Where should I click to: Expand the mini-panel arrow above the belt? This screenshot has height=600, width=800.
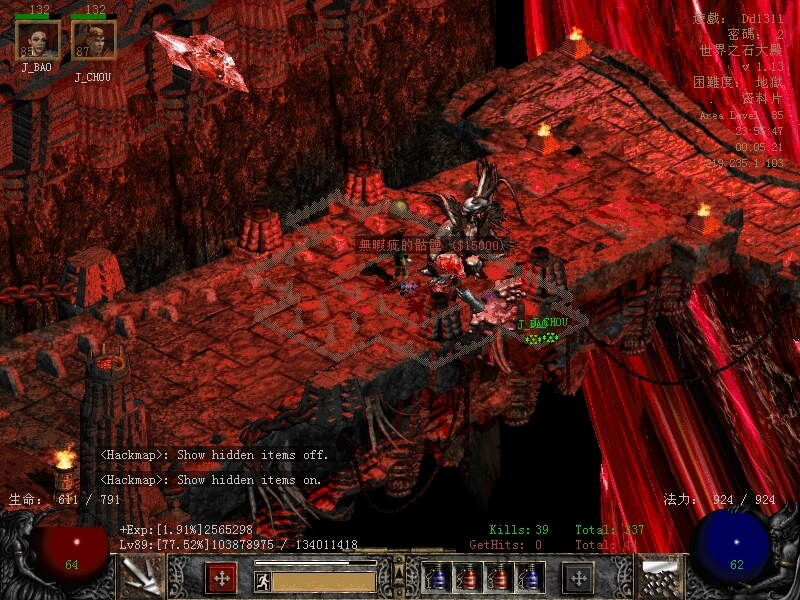(x=400, y=571)
